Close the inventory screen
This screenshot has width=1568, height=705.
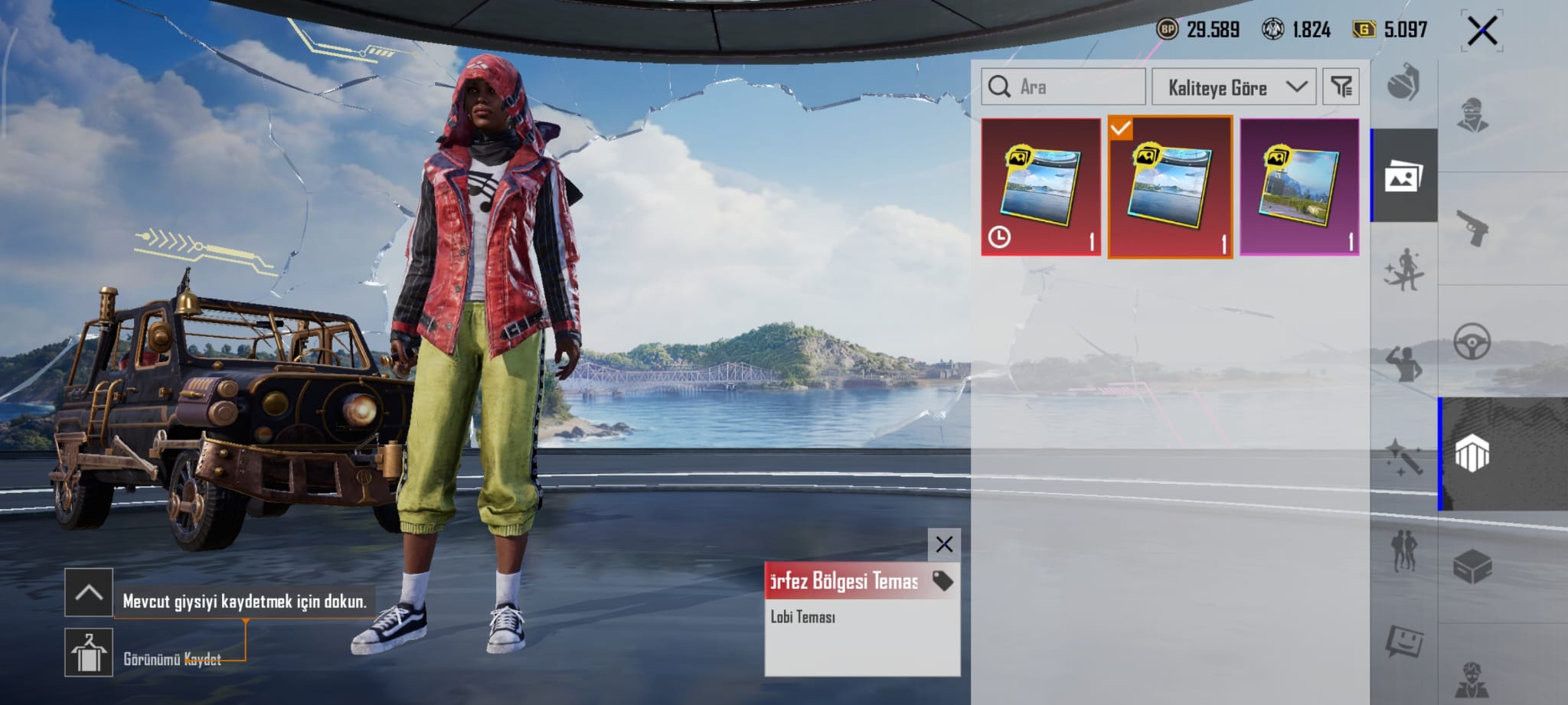coord(1481,31)
